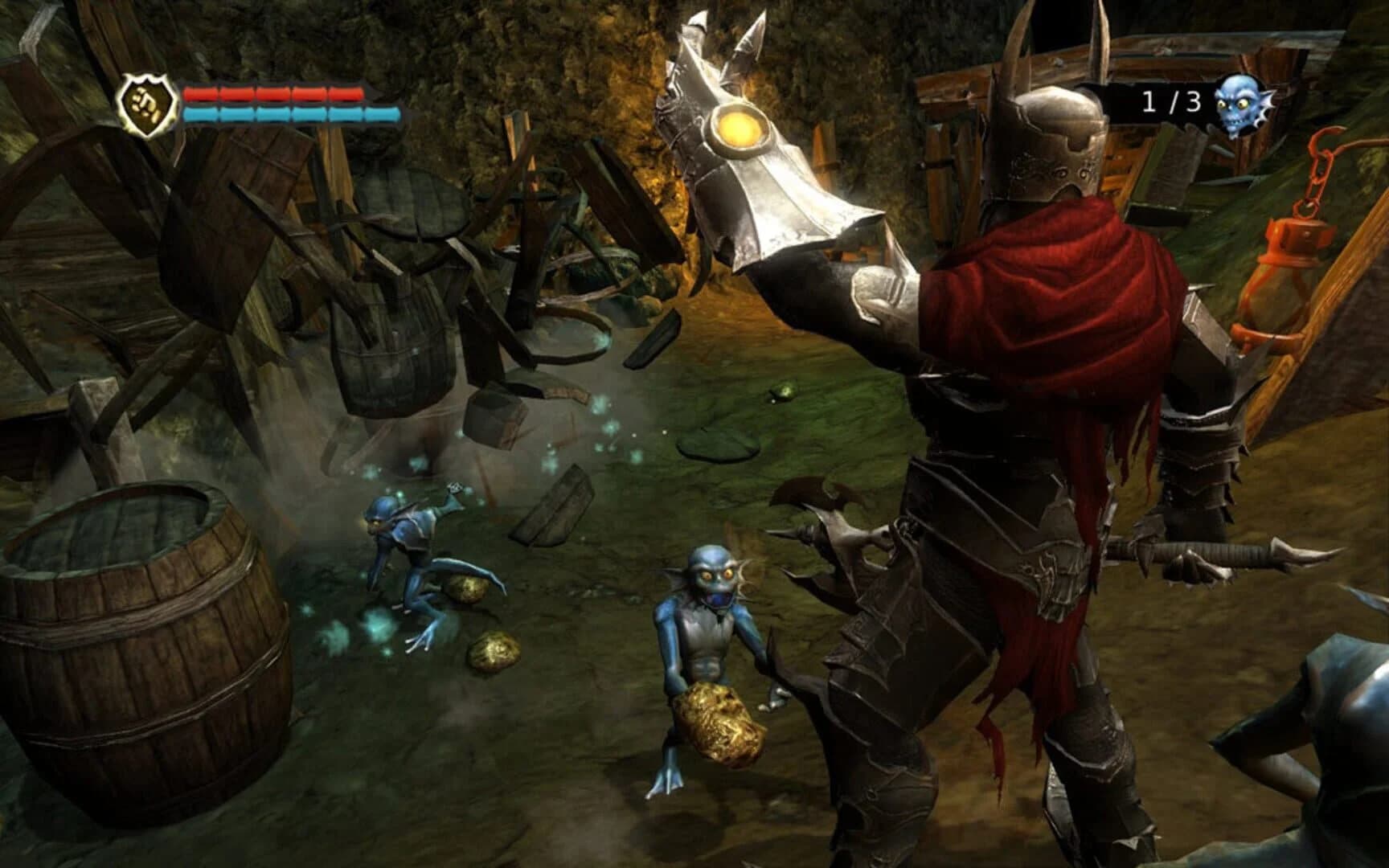This screenshot has width=1389, height=868.
Task: Click the golden fist shield emblem
Action: 145,104
